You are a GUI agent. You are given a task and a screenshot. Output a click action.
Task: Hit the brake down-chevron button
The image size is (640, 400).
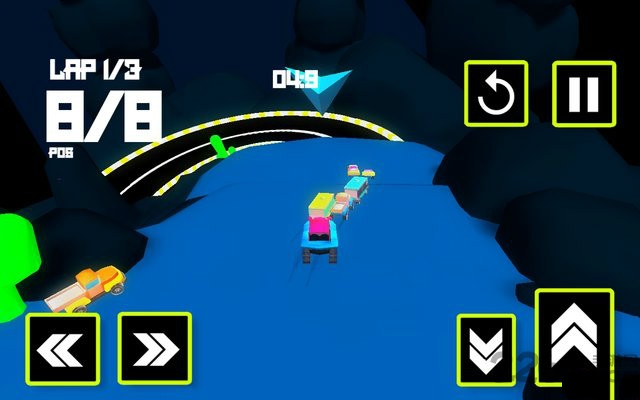(486, 349)
